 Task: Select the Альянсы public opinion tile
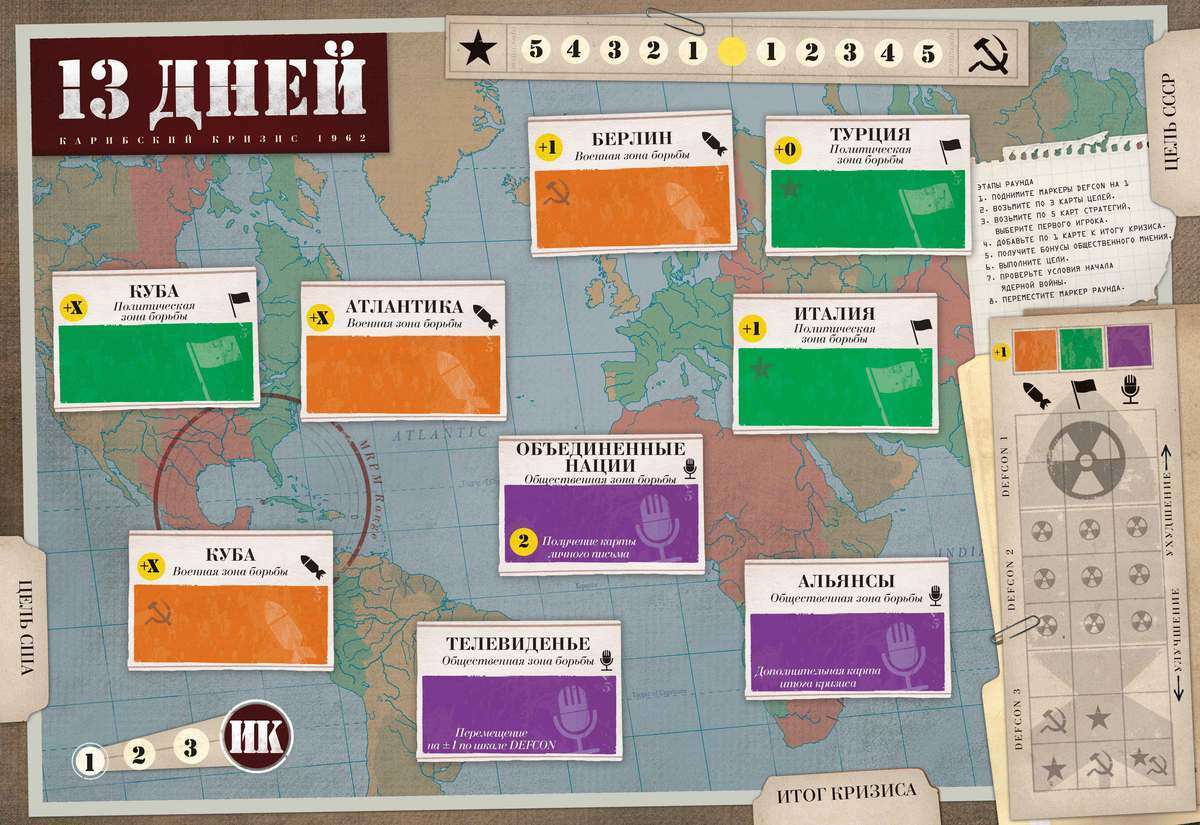click(x=846, y=625)
